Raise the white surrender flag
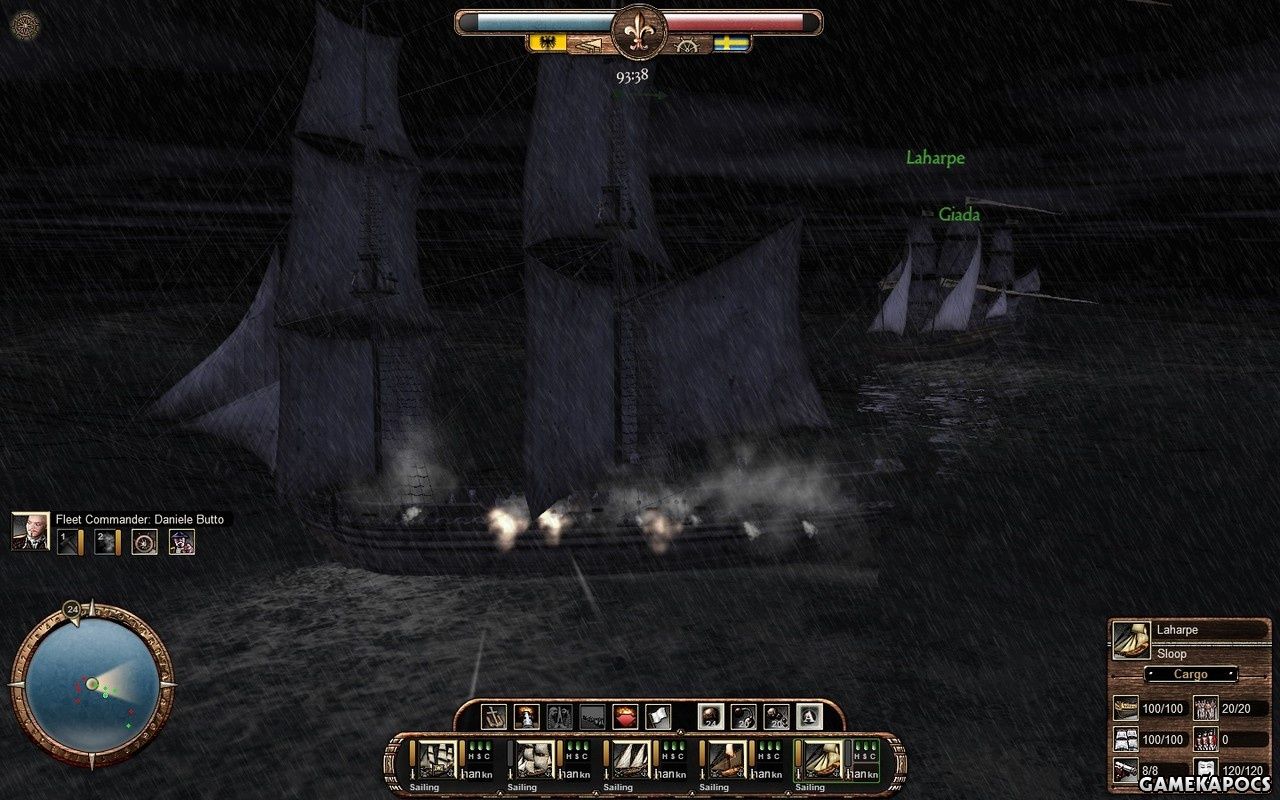Image resolution: width=1280 pixels, height=800 pixels. [657, 716]
